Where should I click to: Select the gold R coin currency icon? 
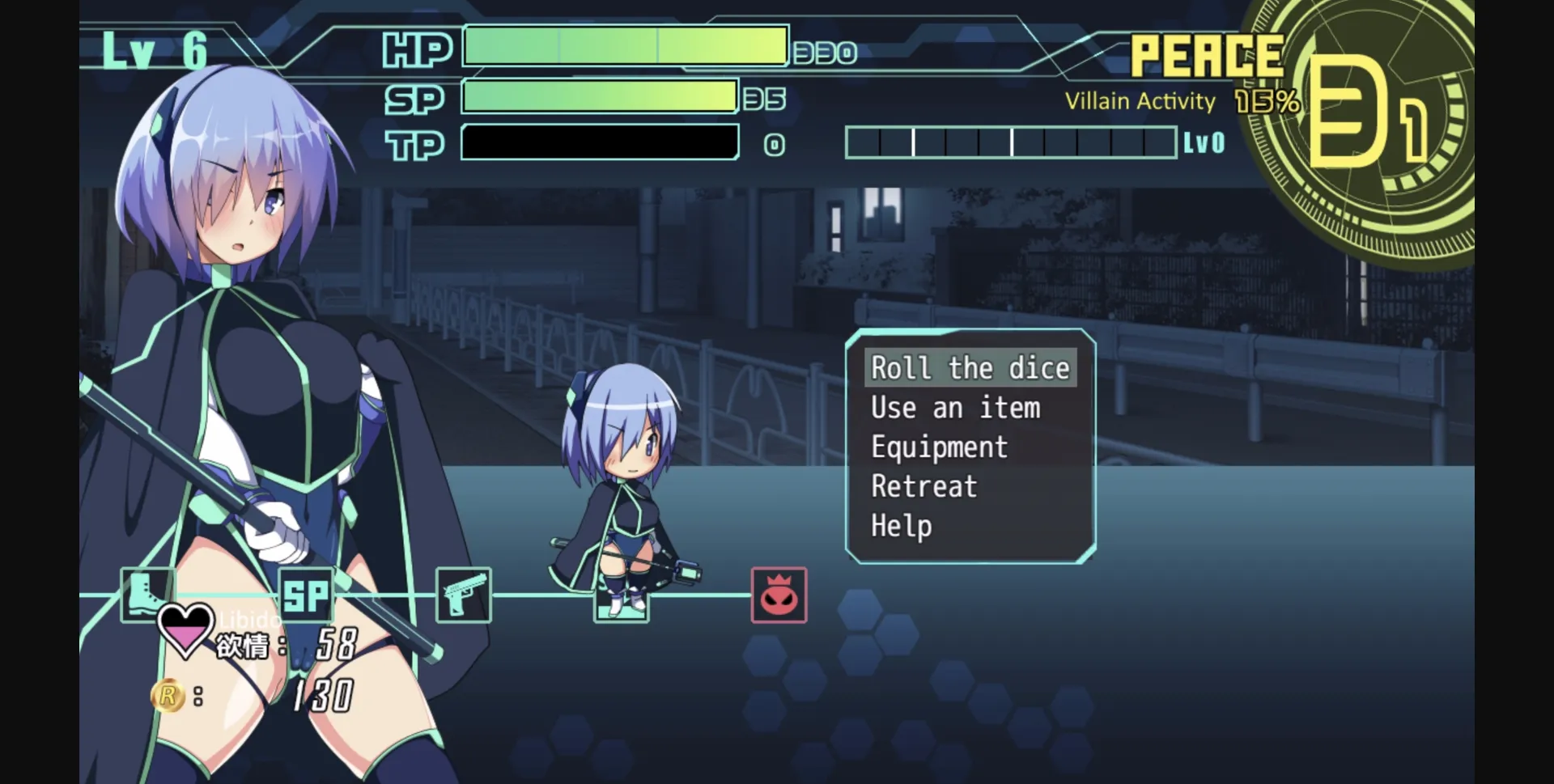[x=168, y=694]
